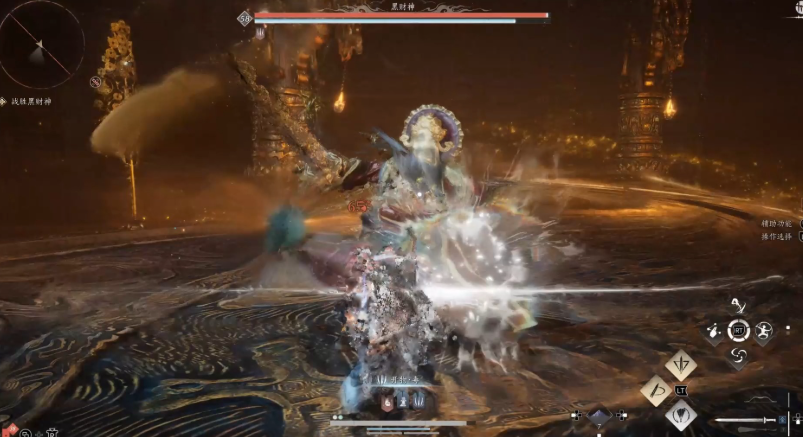Activate the fan skill in the bottom diamond
803x437 pixels.
[x=681, y=414]
